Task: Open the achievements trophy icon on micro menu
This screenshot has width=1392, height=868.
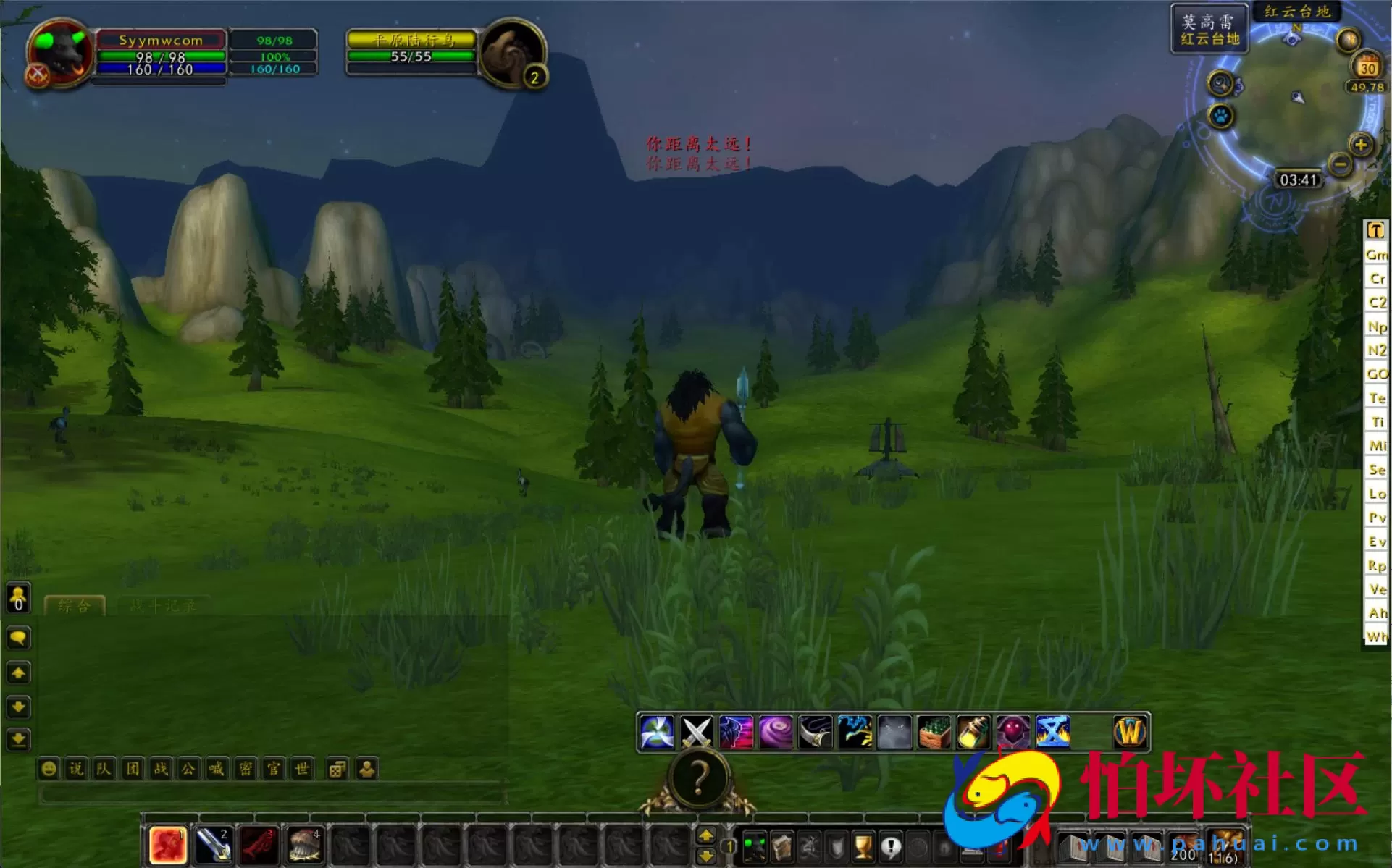Action: (863, 847)
